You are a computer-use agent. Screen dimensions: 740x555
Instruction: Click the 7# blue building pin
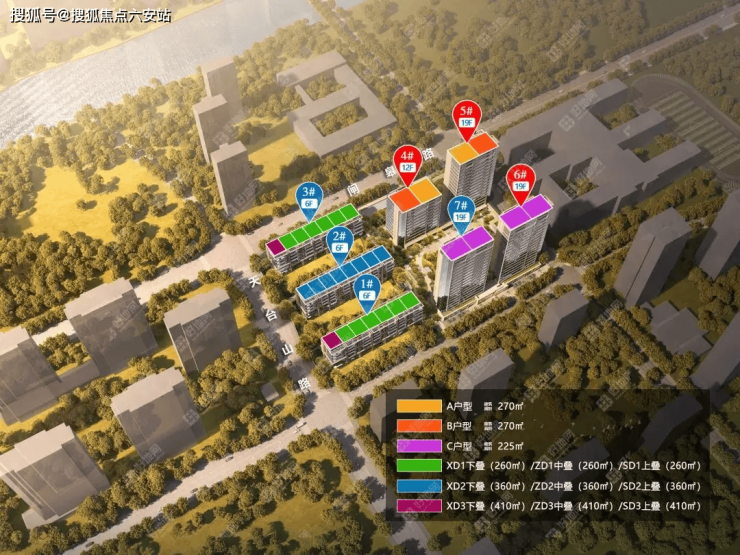(461, 211)
